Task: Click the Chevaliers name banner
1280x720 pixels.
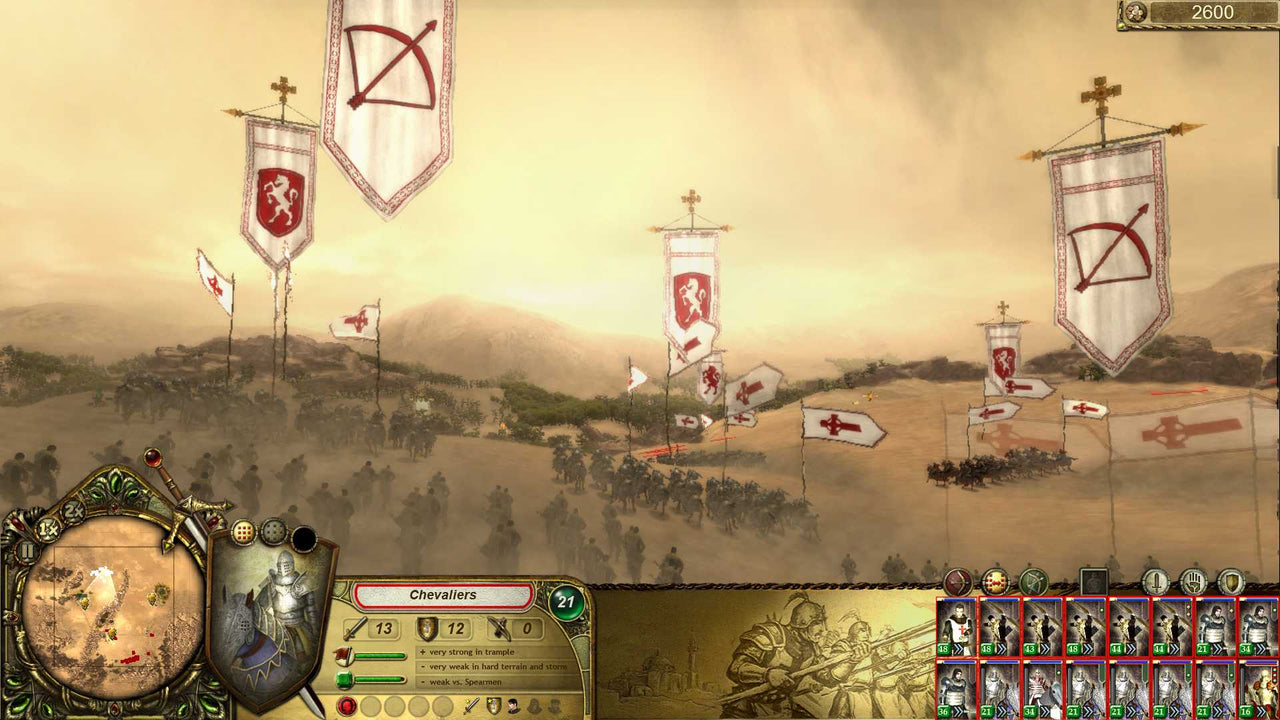Action: [443, 596]
